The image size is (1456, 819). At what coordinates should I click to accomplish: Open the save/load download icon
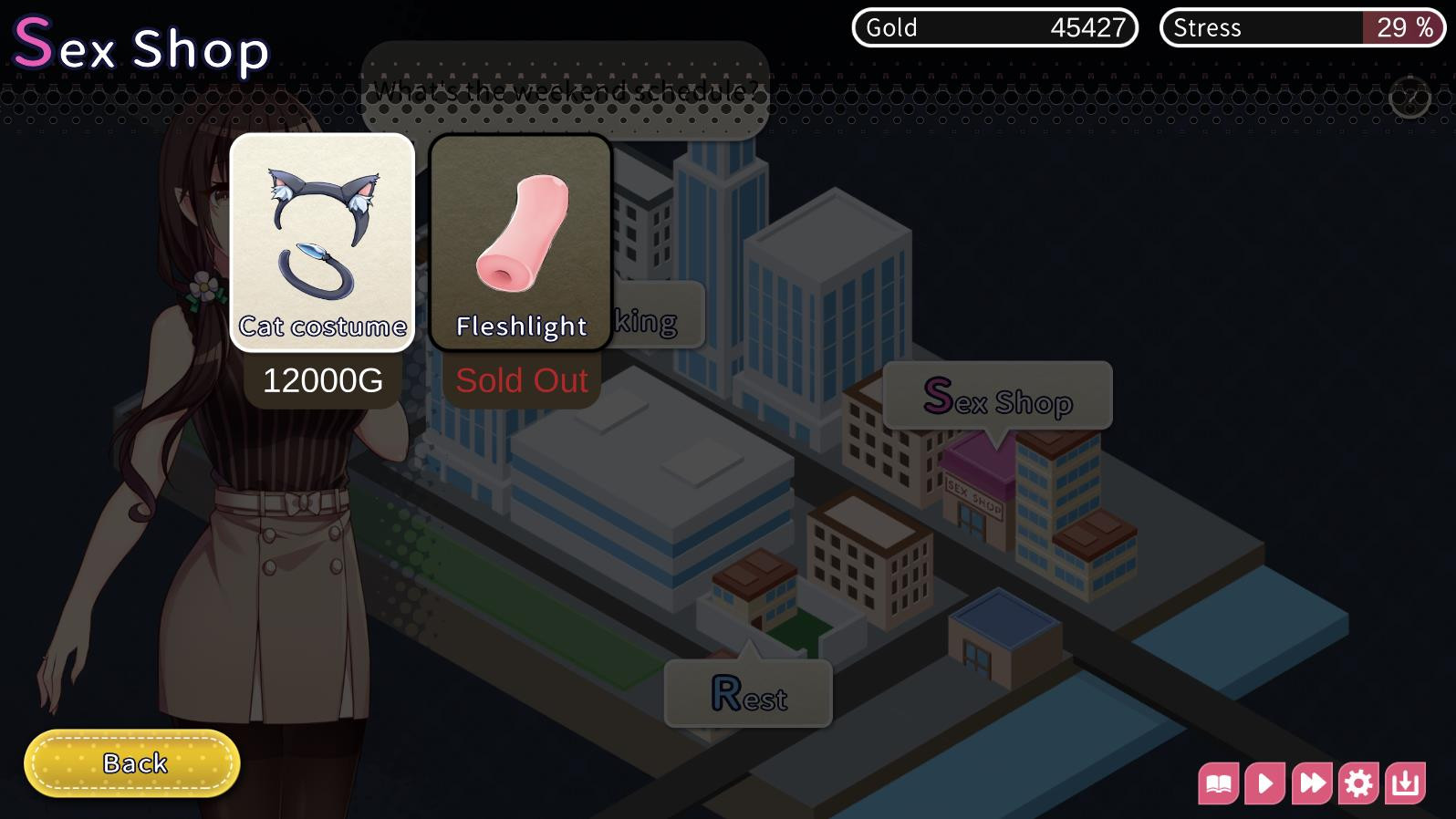coord(1405,782)
